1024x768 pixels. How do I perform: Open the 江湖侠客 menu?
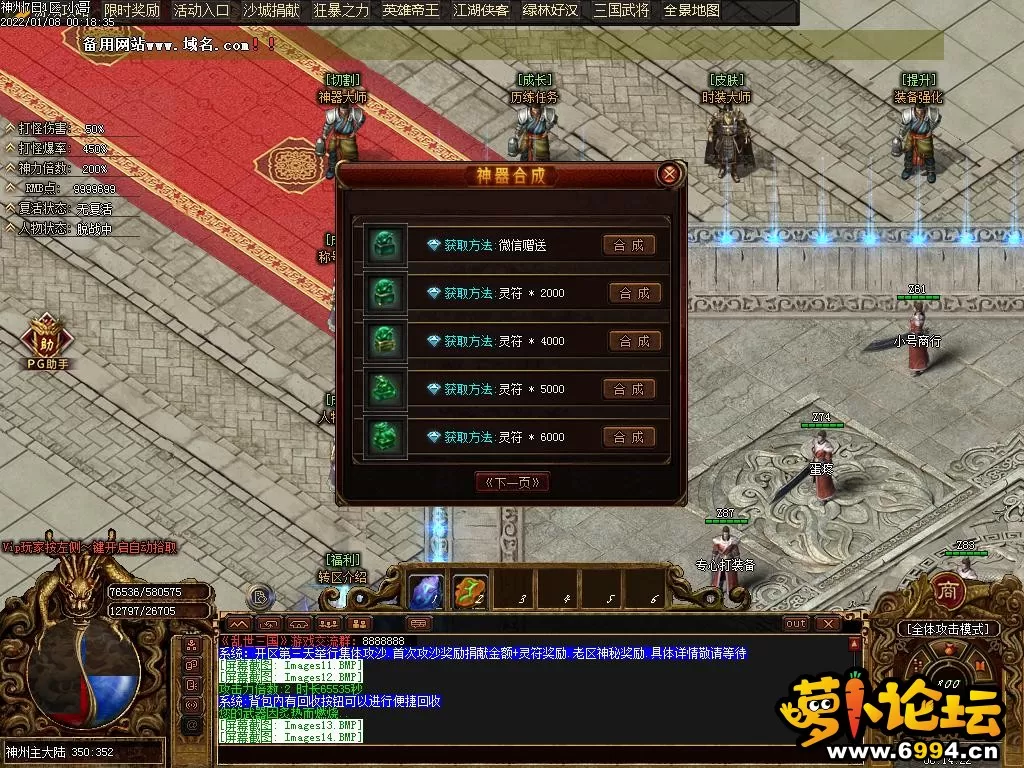click(x=481, y=11)
